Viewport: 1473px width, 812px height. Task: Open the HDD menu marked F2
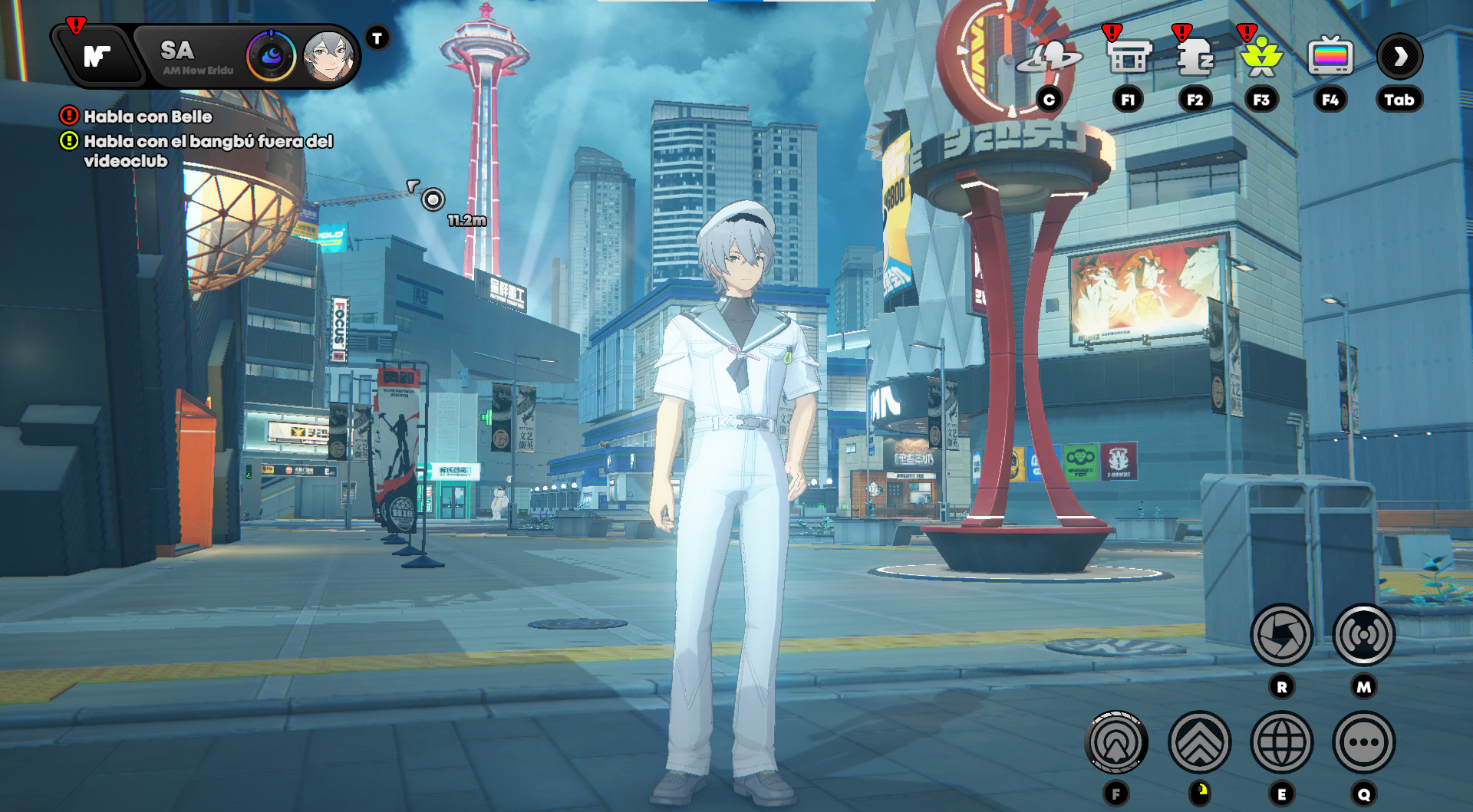pyautogui.click(x=1195, y=57)
